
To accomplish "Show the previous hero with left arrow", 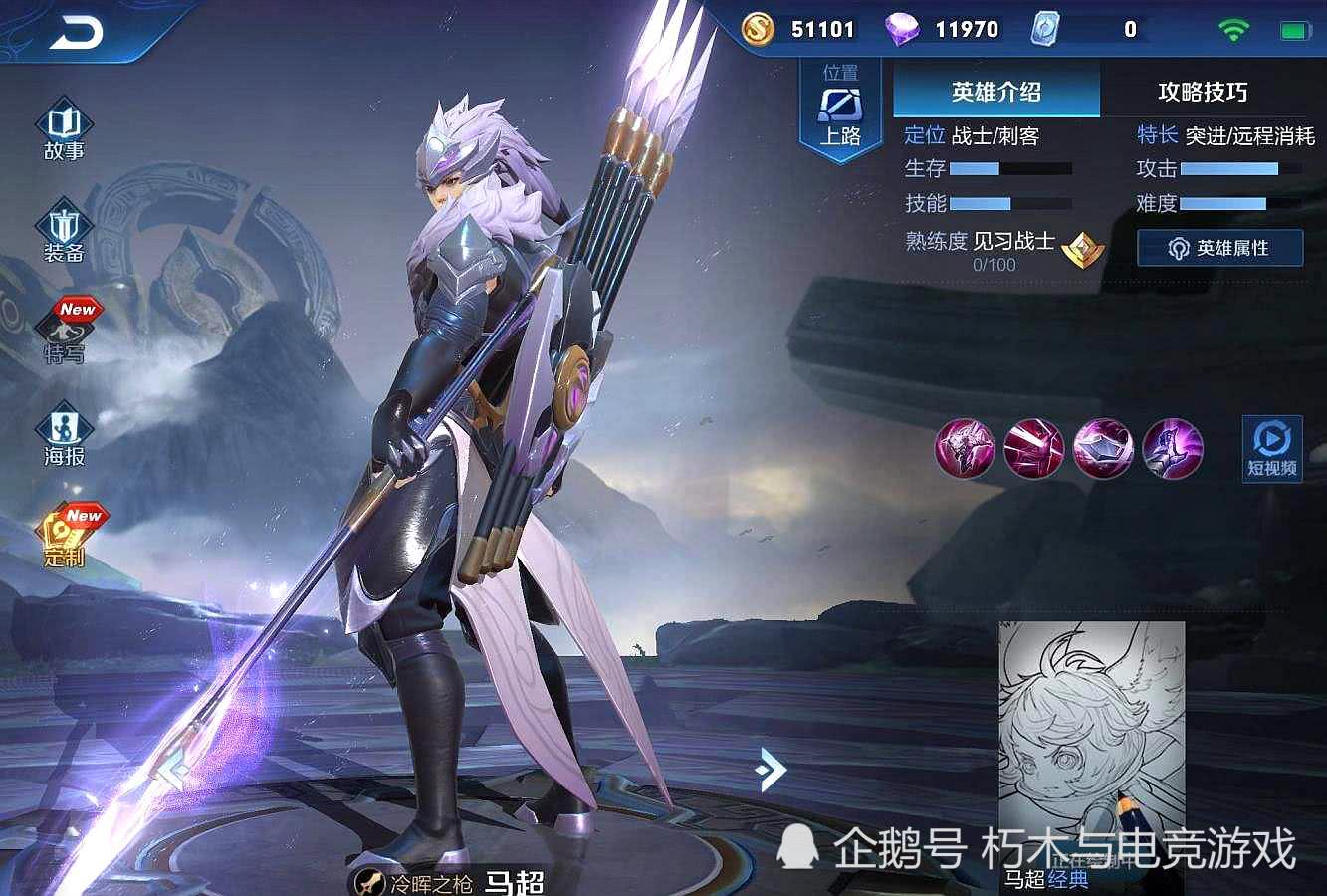I will 173,770.
